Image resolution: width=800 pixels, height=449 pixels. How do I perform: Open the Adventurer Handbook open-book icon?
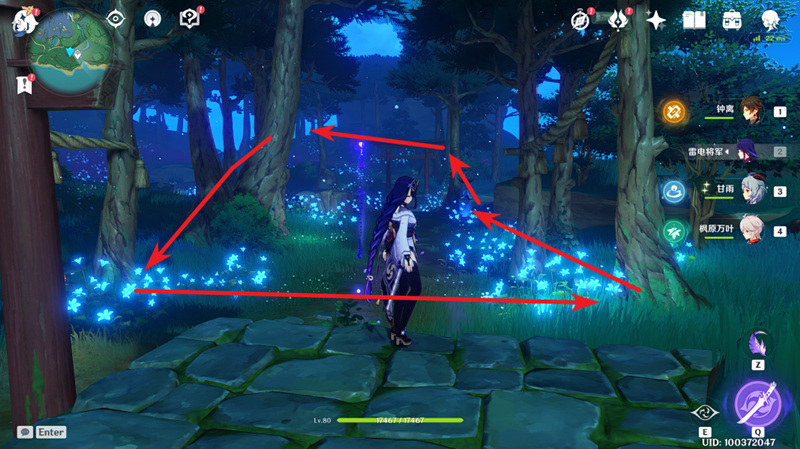pyautogui.click(x=694, y=20)
